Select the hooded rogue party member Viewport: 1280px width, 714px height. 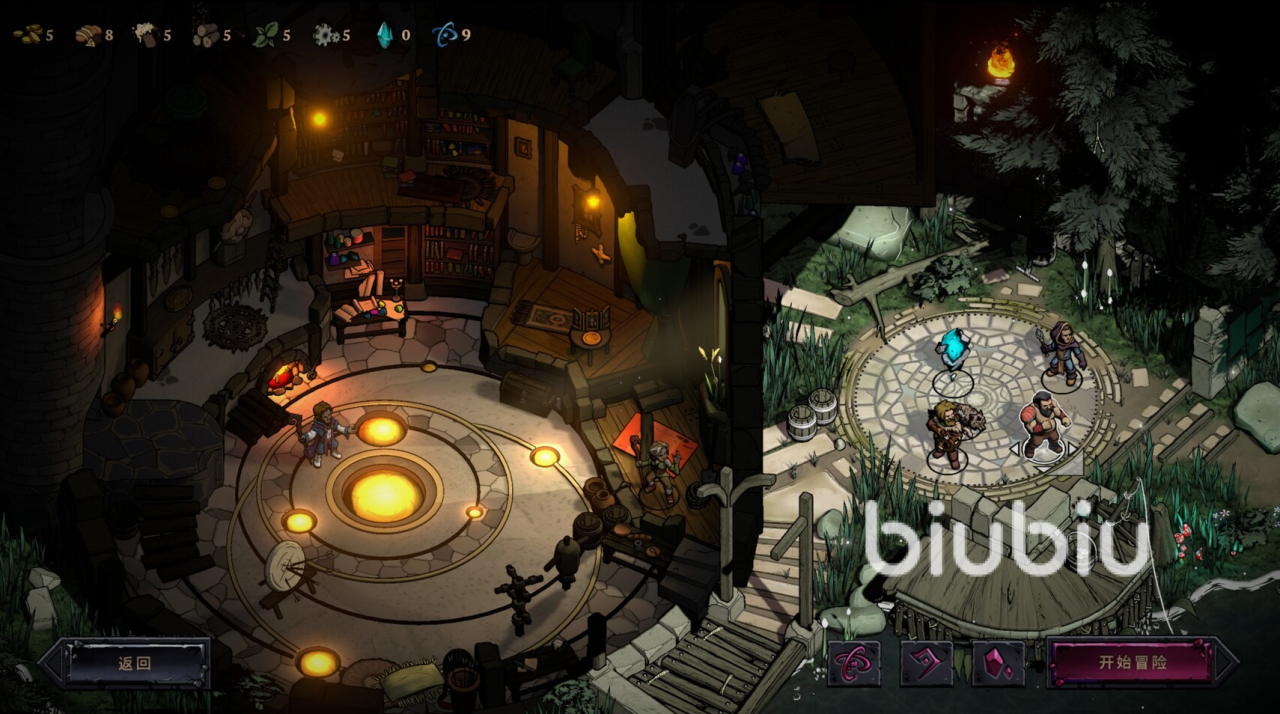click(x=1061, y=354)
